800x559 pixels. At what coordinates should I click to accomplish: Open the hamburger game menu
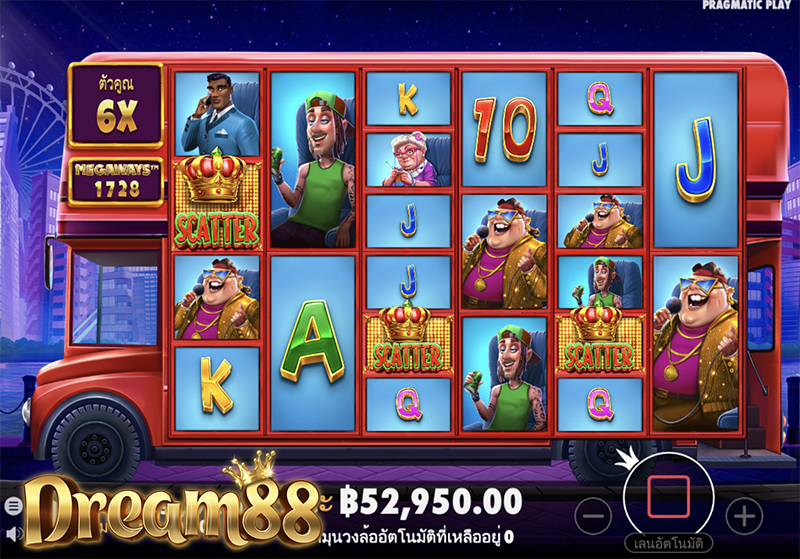(12, 506)
